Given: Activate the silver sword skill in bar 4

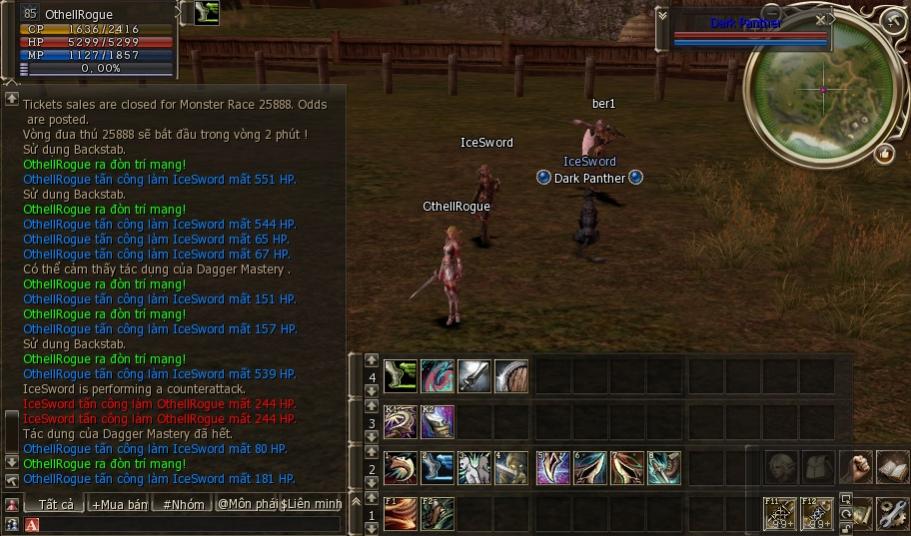Looking at the screenshot, I should click(x=474, y=376).
